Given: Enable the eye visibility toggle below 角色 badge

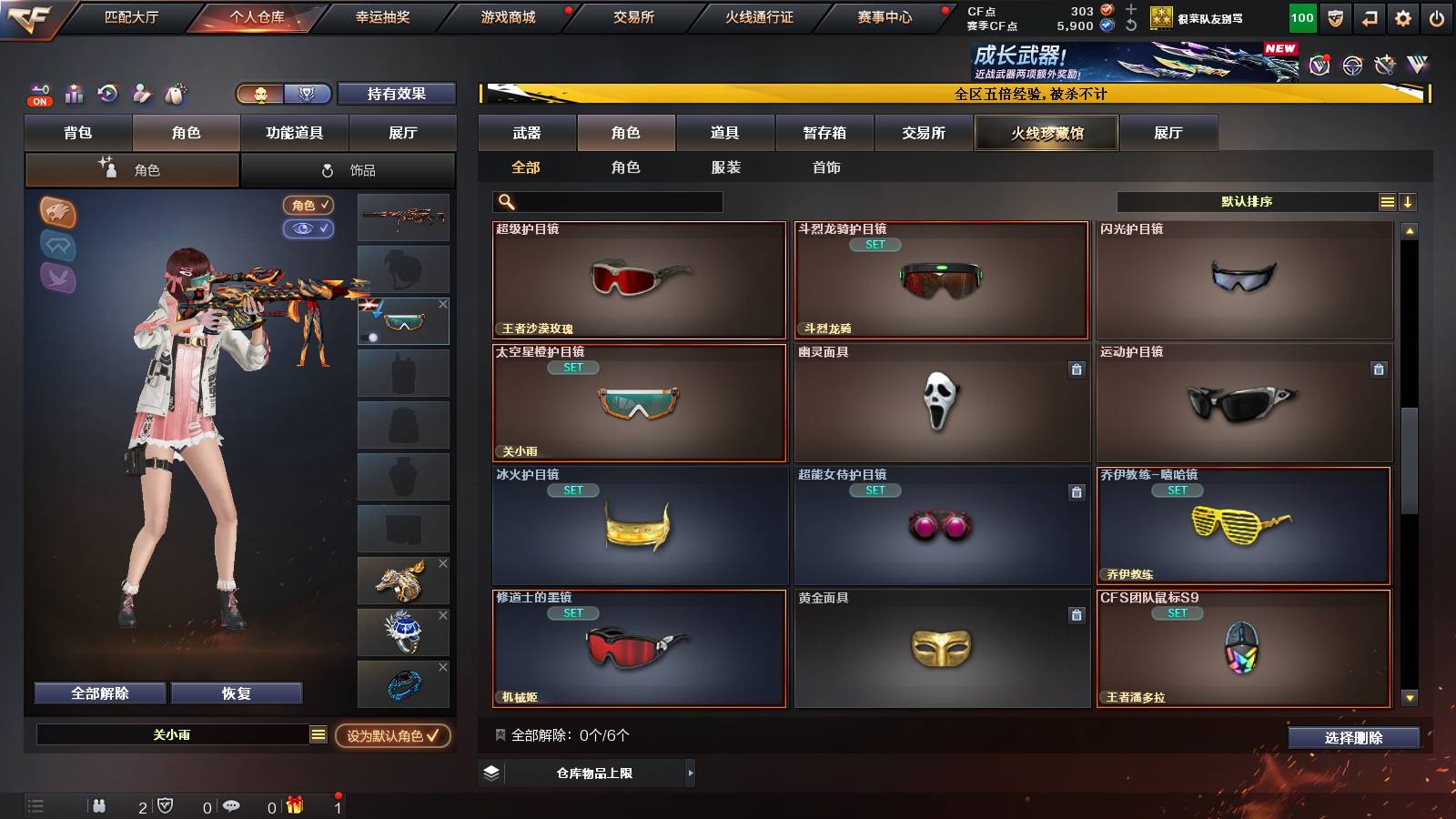Looking at the screenshot, I should tap(309, 228).
